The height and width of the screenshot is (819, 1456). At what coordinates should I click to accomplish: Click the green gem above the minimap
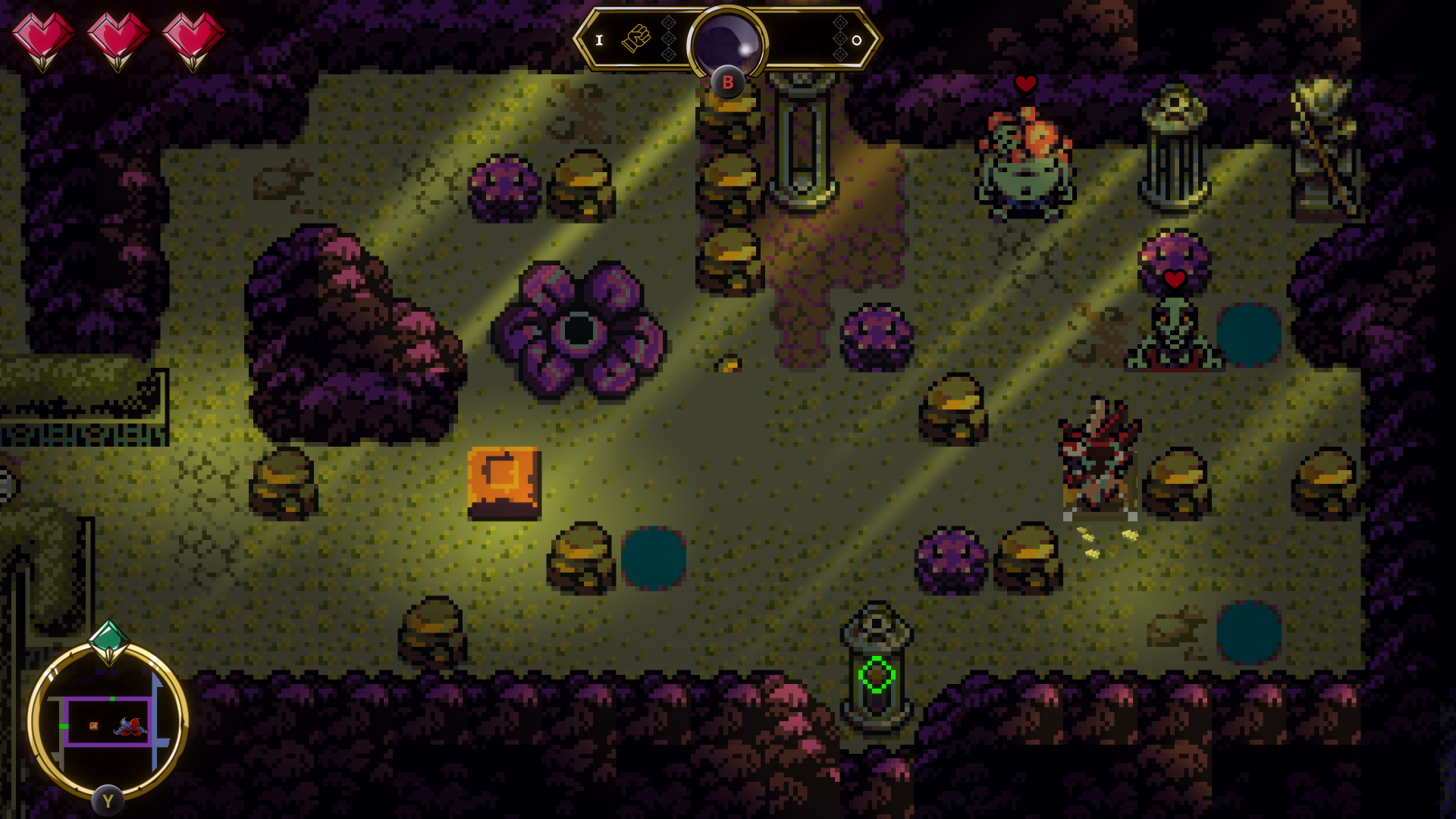108,639
